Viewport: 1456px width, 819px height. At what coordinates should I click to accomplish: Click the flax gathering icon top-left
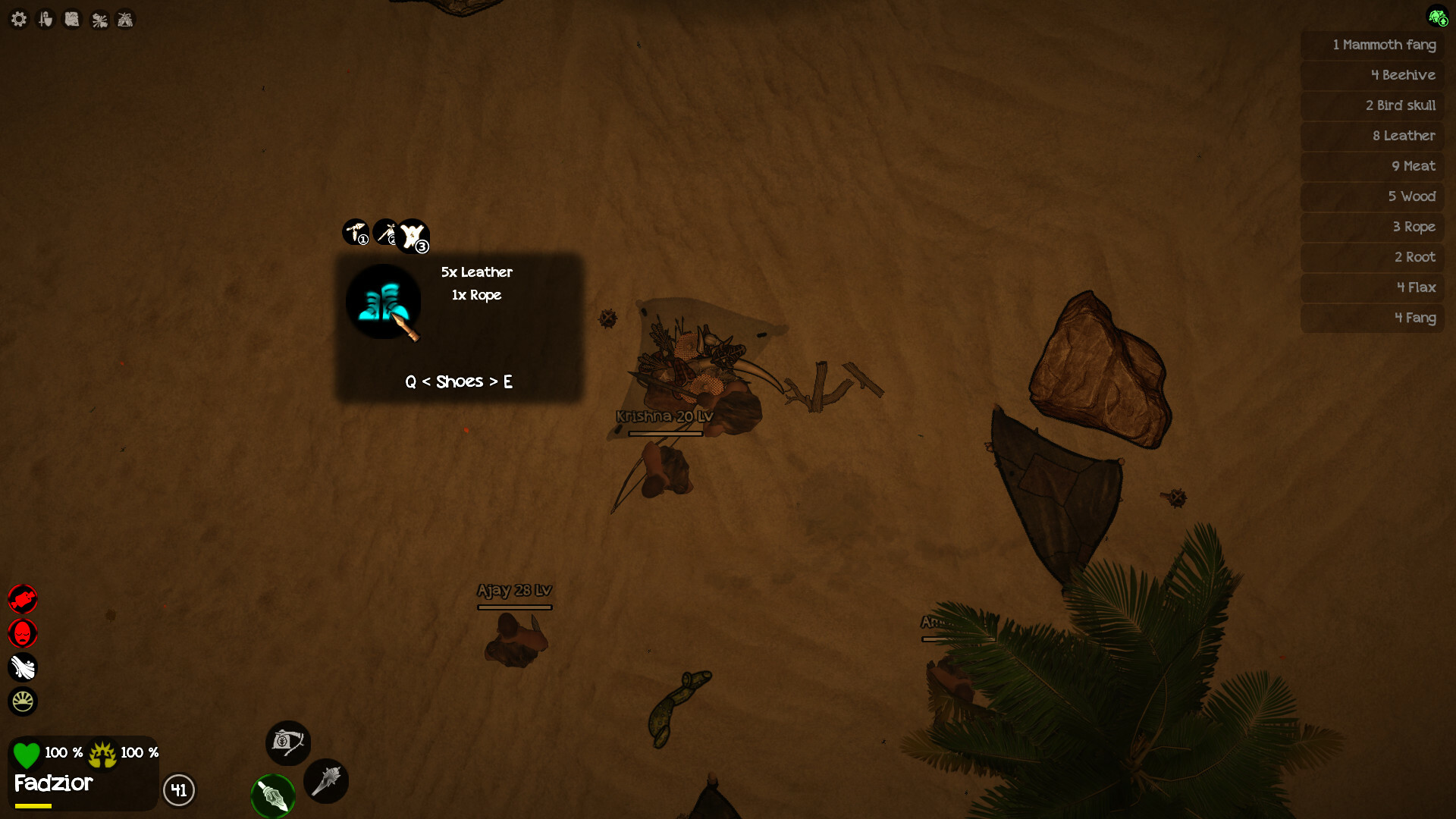click(98, 19)
